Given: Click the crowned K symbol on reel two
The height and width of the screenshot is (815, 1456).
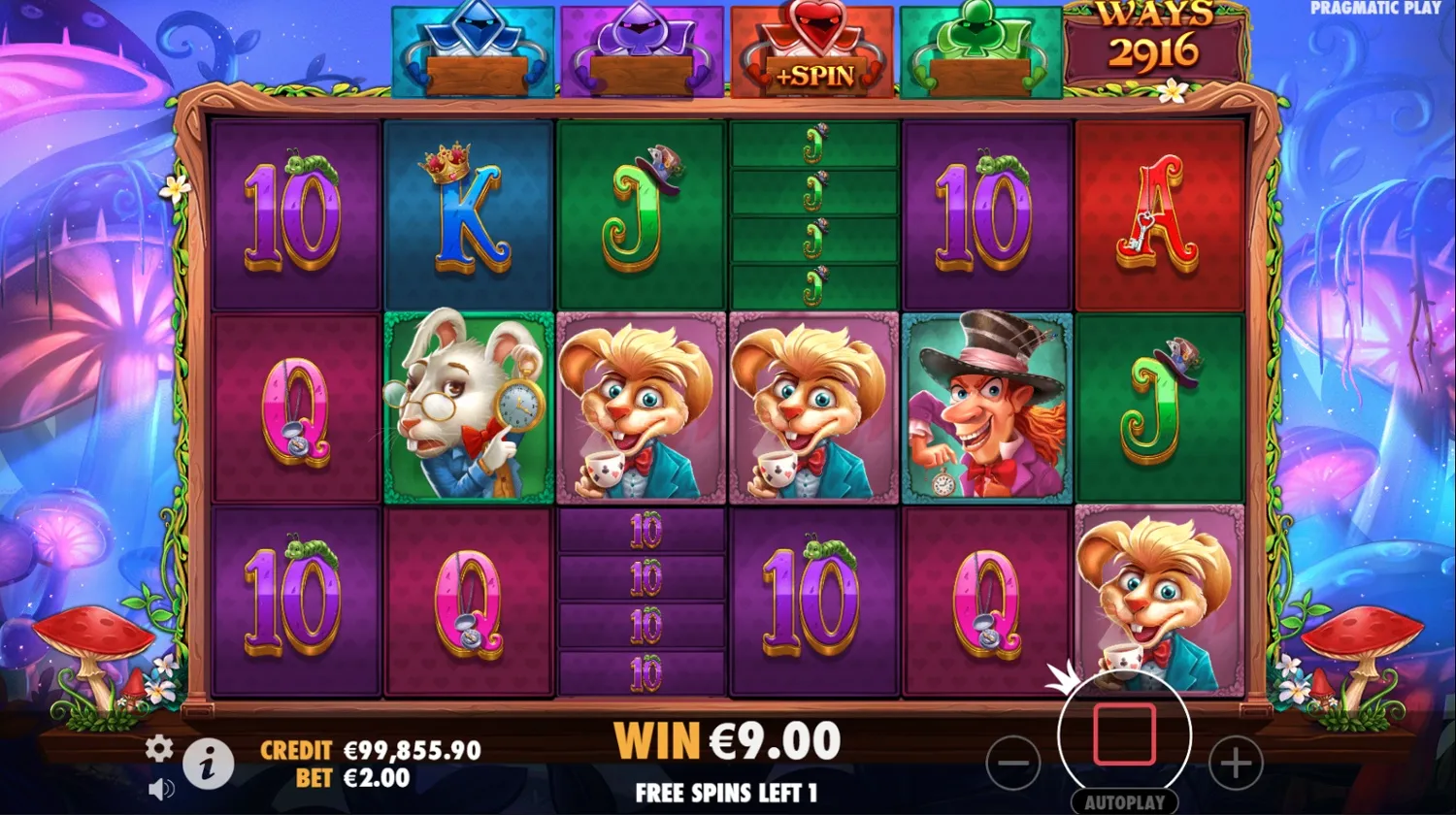Looking at the screenshot, I should coord(469,212).
